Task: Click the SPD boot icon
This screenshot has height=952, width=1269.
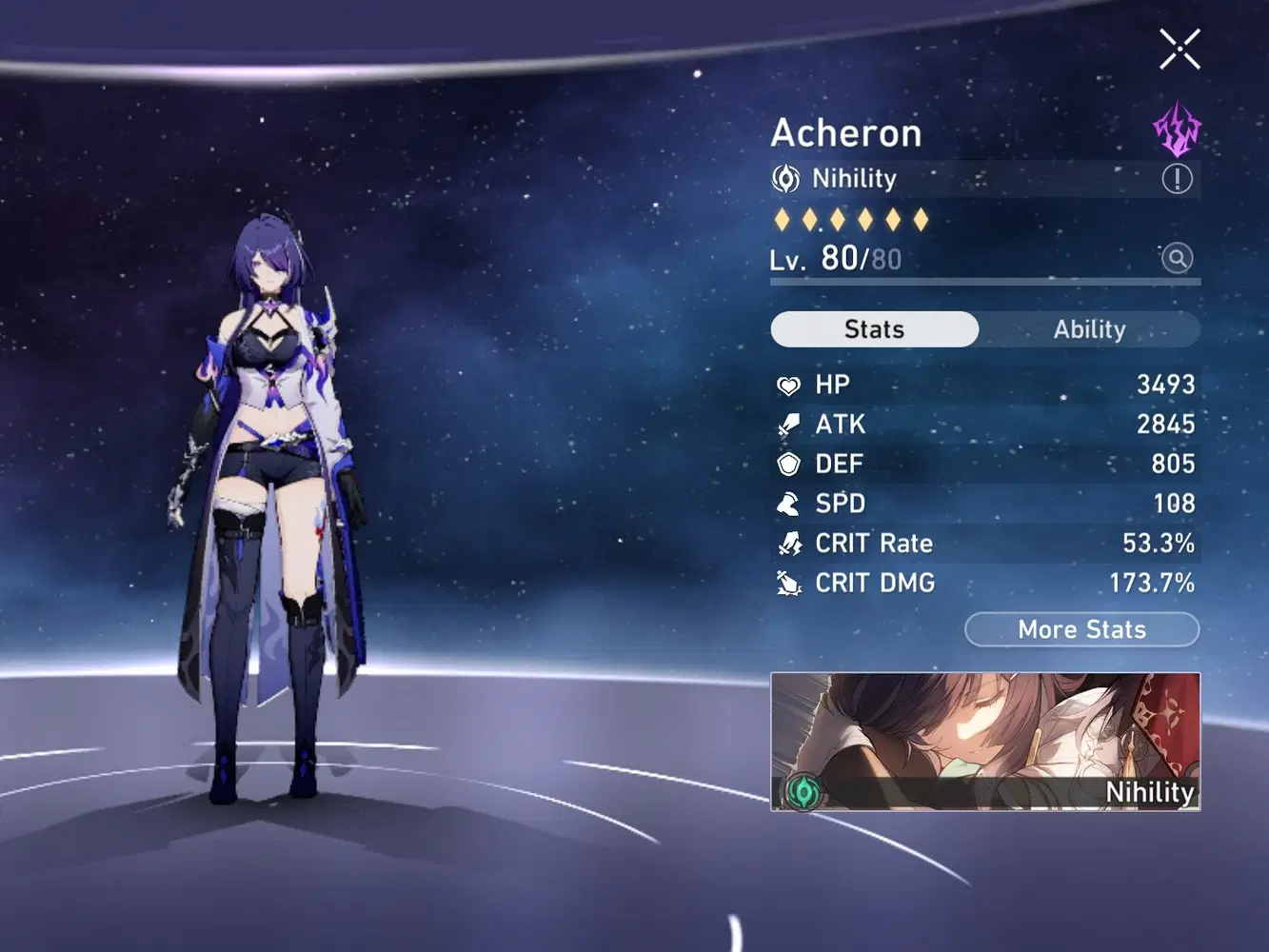Action: point(787,504)
